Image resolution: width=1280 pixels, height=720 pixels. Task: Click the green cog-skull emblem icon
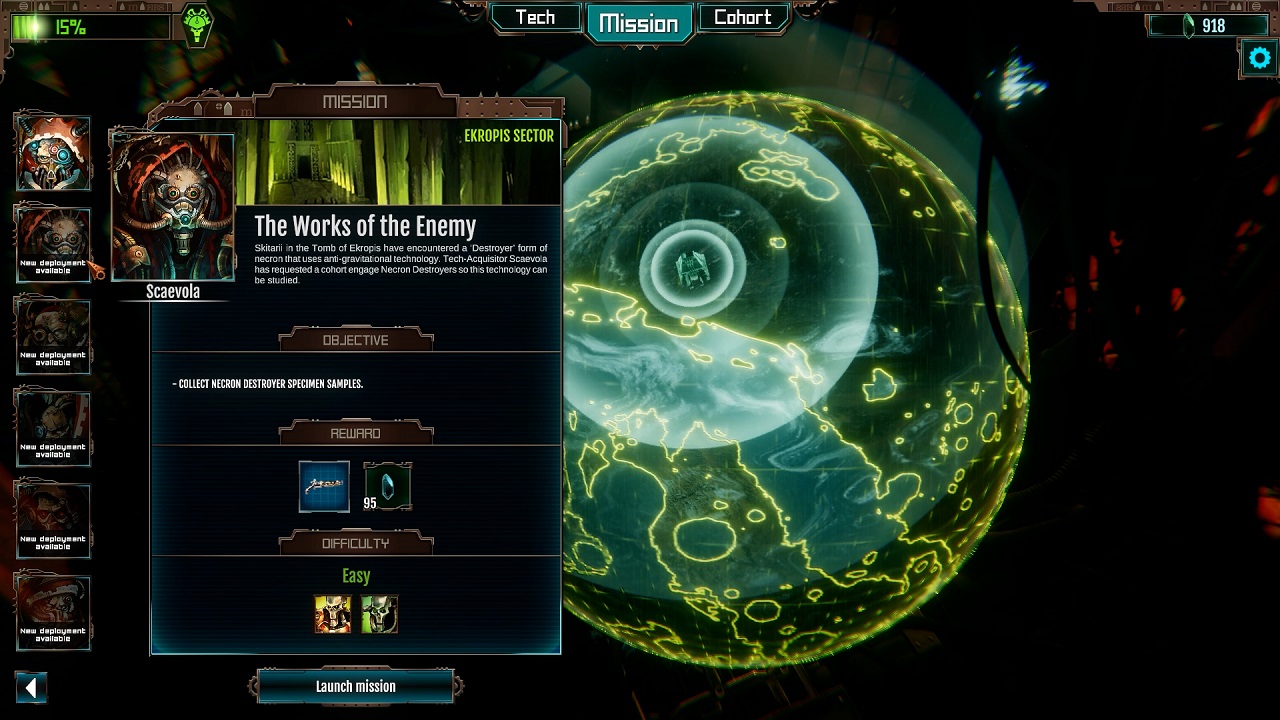tap(197, 25)
